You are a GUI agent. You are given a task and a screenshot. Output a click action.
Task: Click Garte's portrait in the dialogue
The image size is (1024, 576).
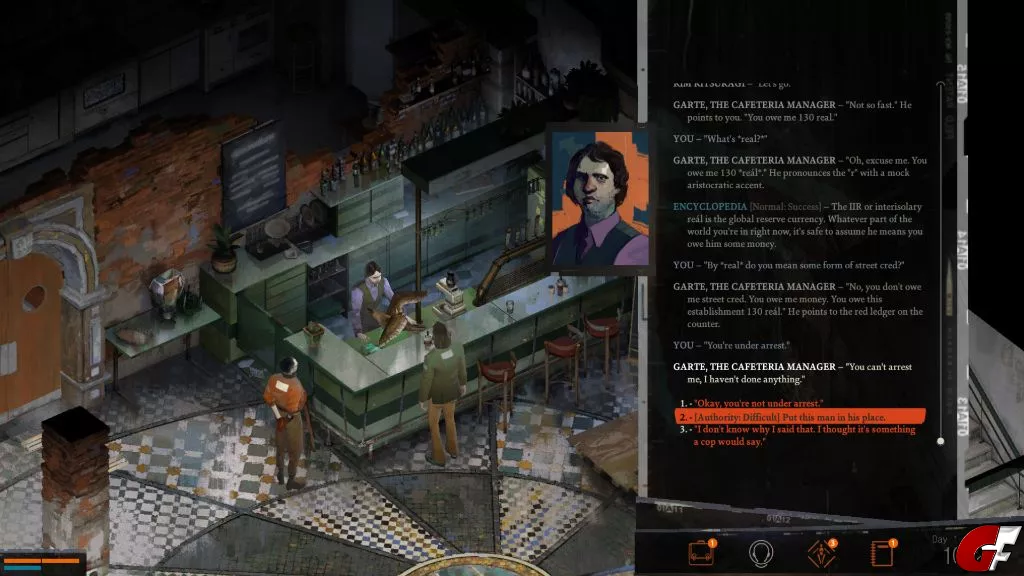591,197
